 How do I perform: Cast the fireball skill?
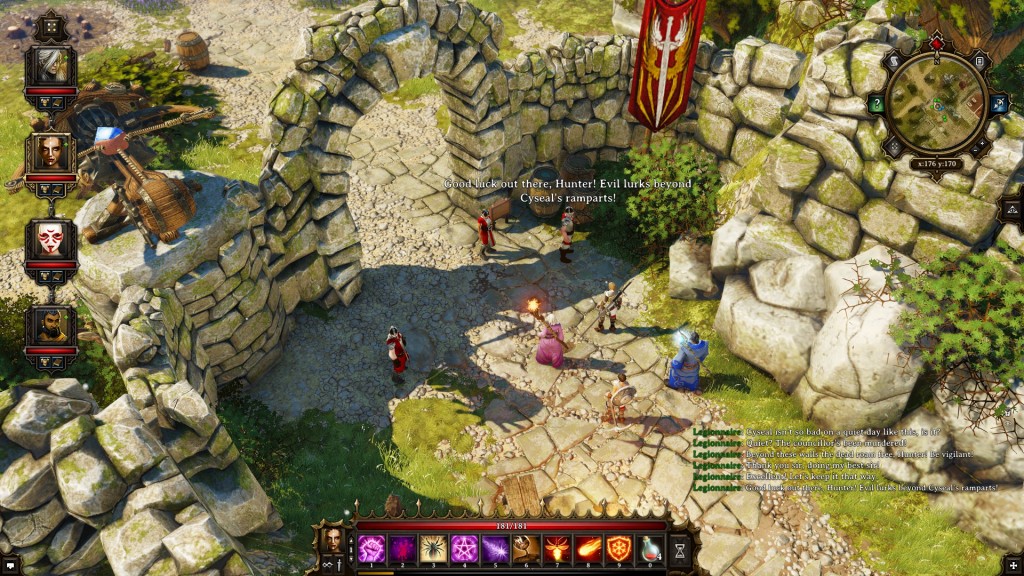pyautogui.click(x=588, y=548)
